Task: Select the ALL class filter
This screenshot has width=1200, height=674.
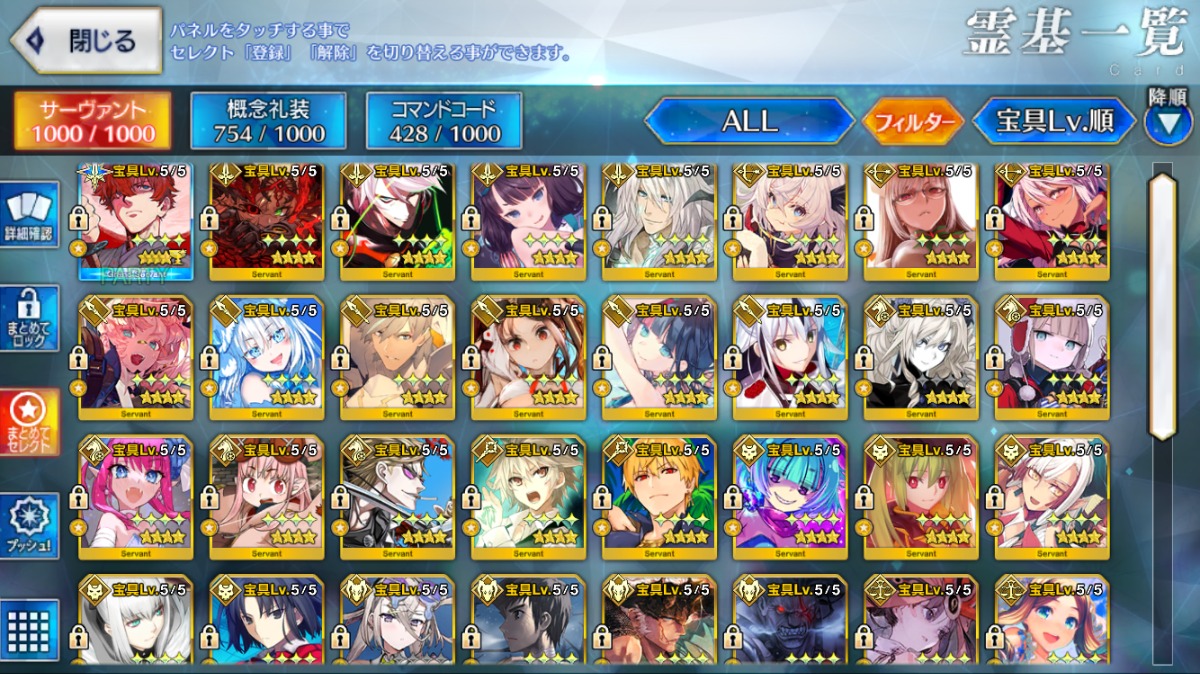Action: [x=750, y=122]
